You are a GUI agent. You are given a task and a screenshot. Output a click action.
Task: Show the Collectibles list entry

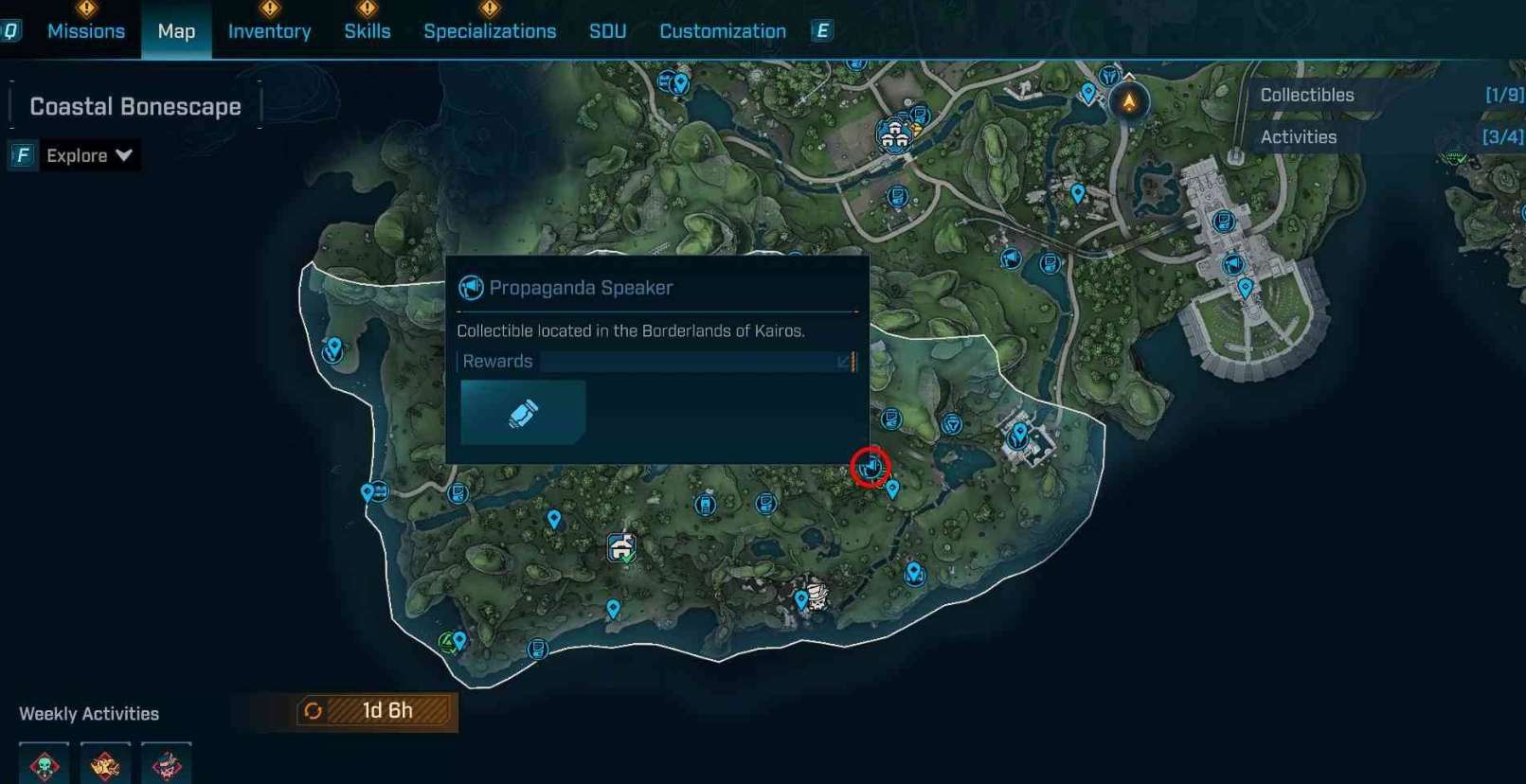(1390, 95)
